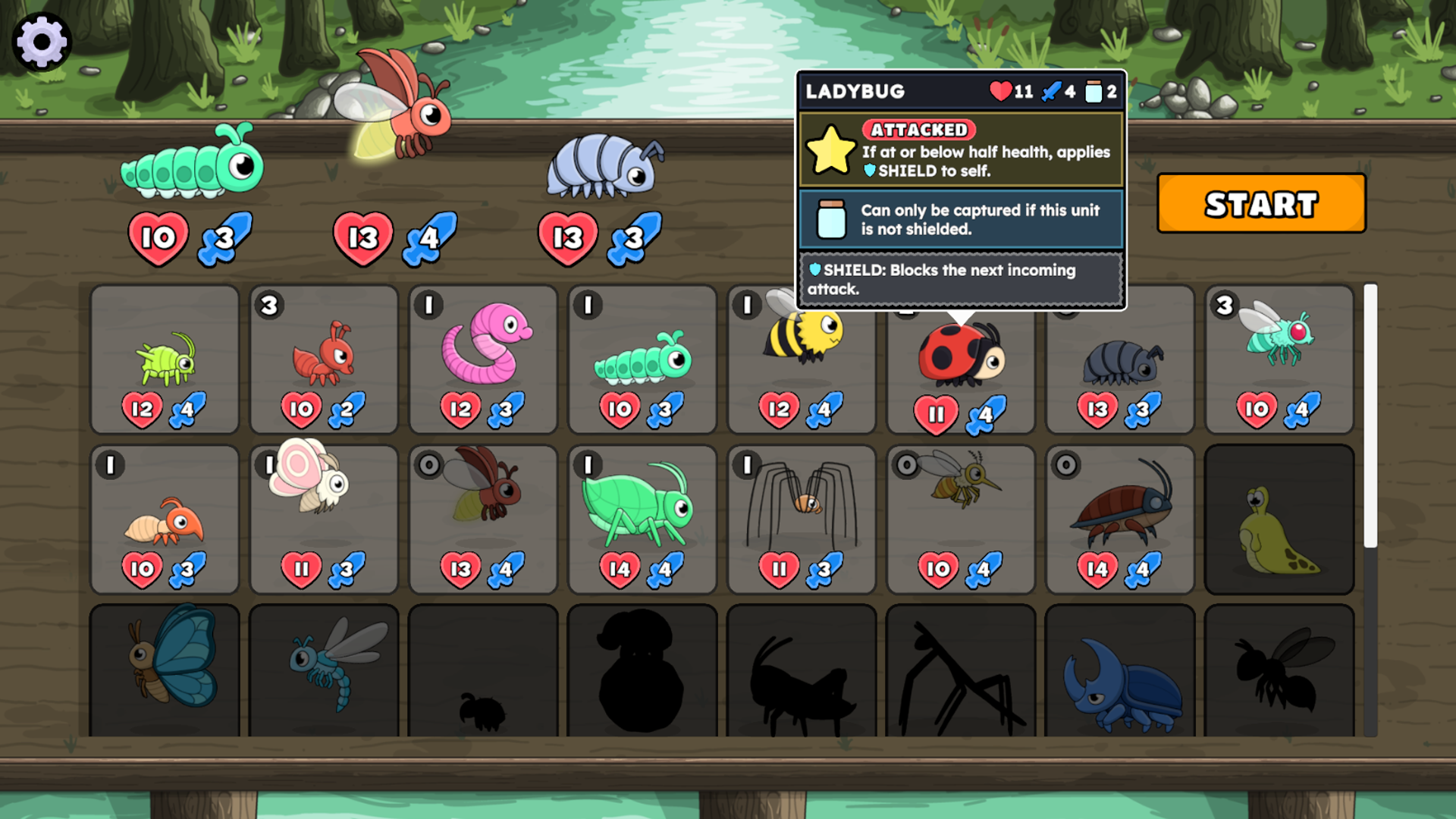This screenshot has width=1456, height=819.
Task: Pick the mosquito card
Action: point(960,516)
